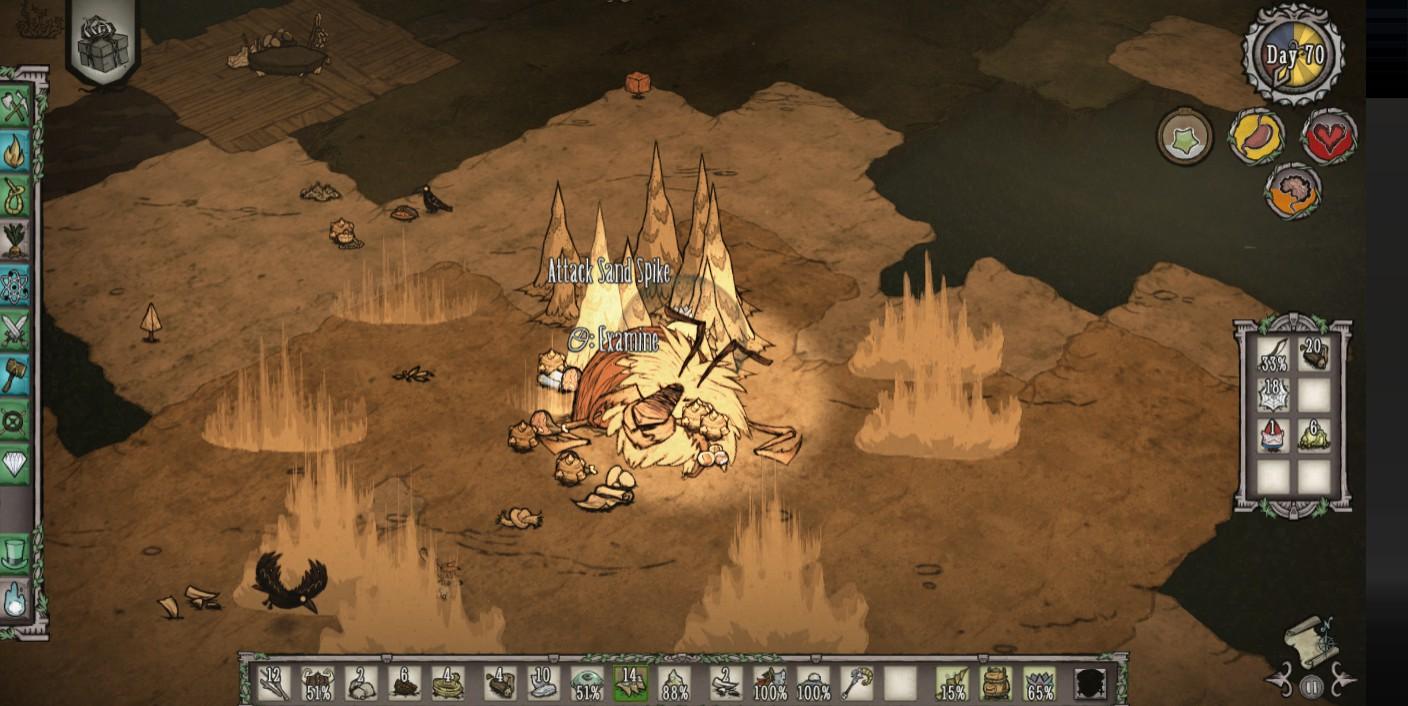Screen dimensions: 1408x706
Task: Switch to the Food farming crafting tab
Action: (15, 240)
